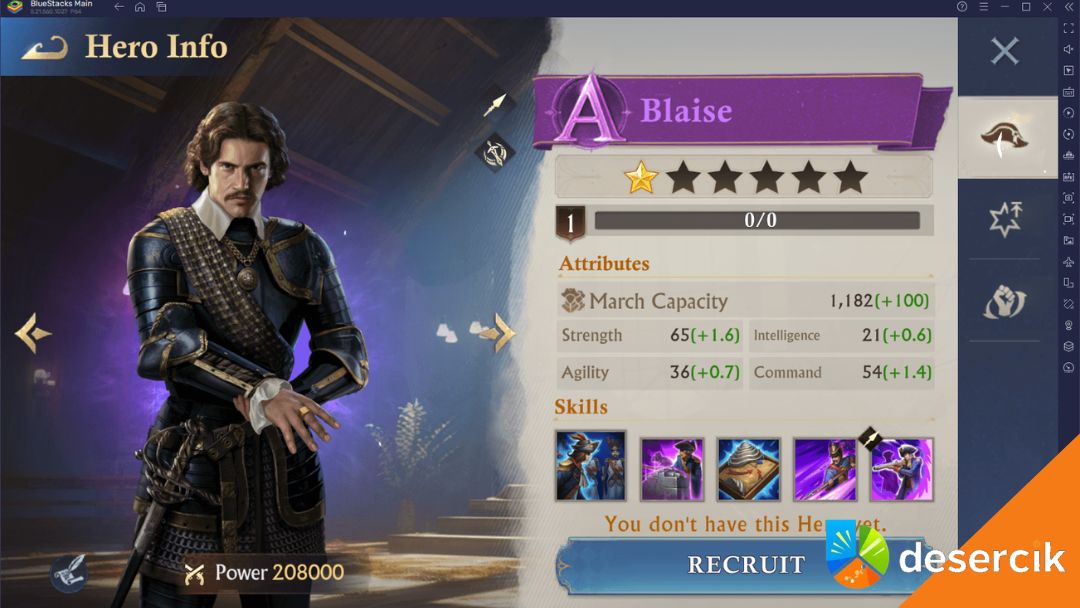Show the next hero

(503, 333)
